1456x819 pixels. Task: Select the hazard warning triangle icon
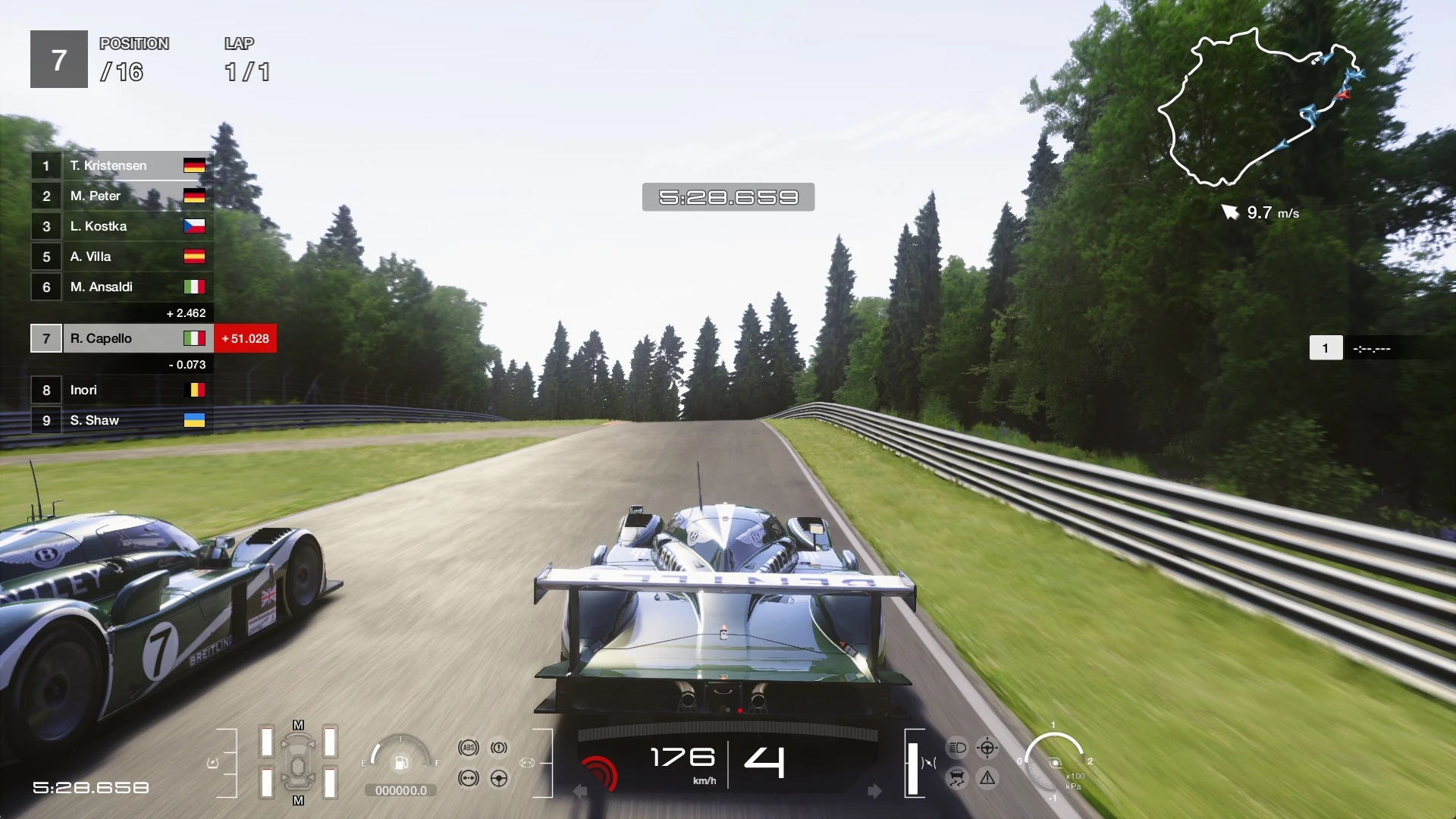coord(987,777)
